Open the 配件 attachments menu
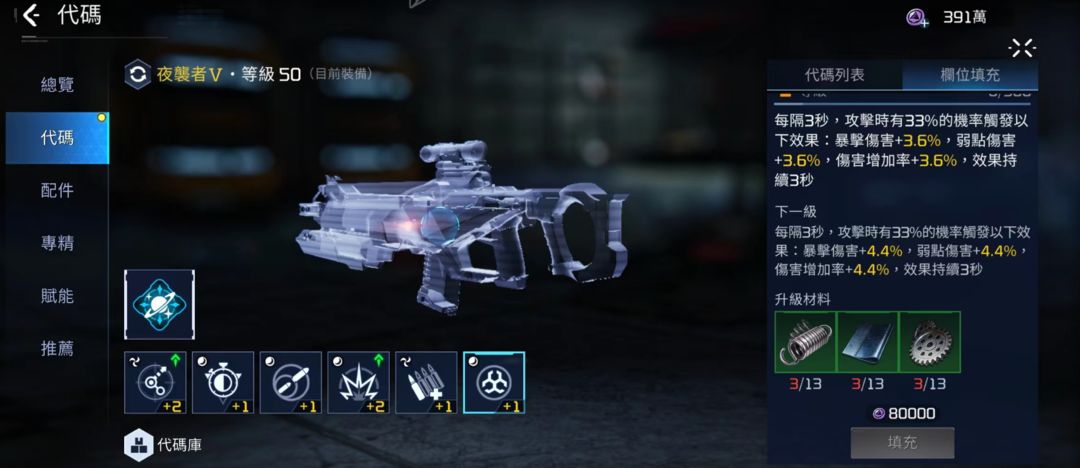Viewport: 1080px width, 468px height. [x=57, y=191]
